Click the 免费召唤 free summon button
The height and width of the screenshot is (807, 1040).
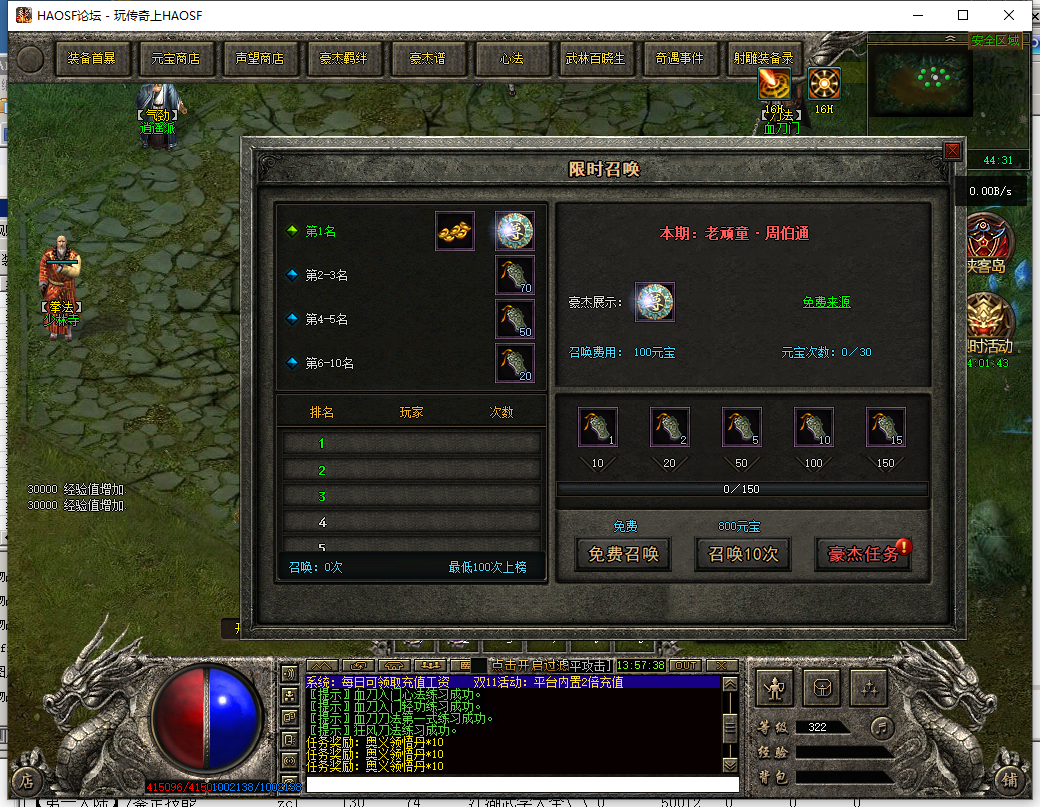pos(624,554)
